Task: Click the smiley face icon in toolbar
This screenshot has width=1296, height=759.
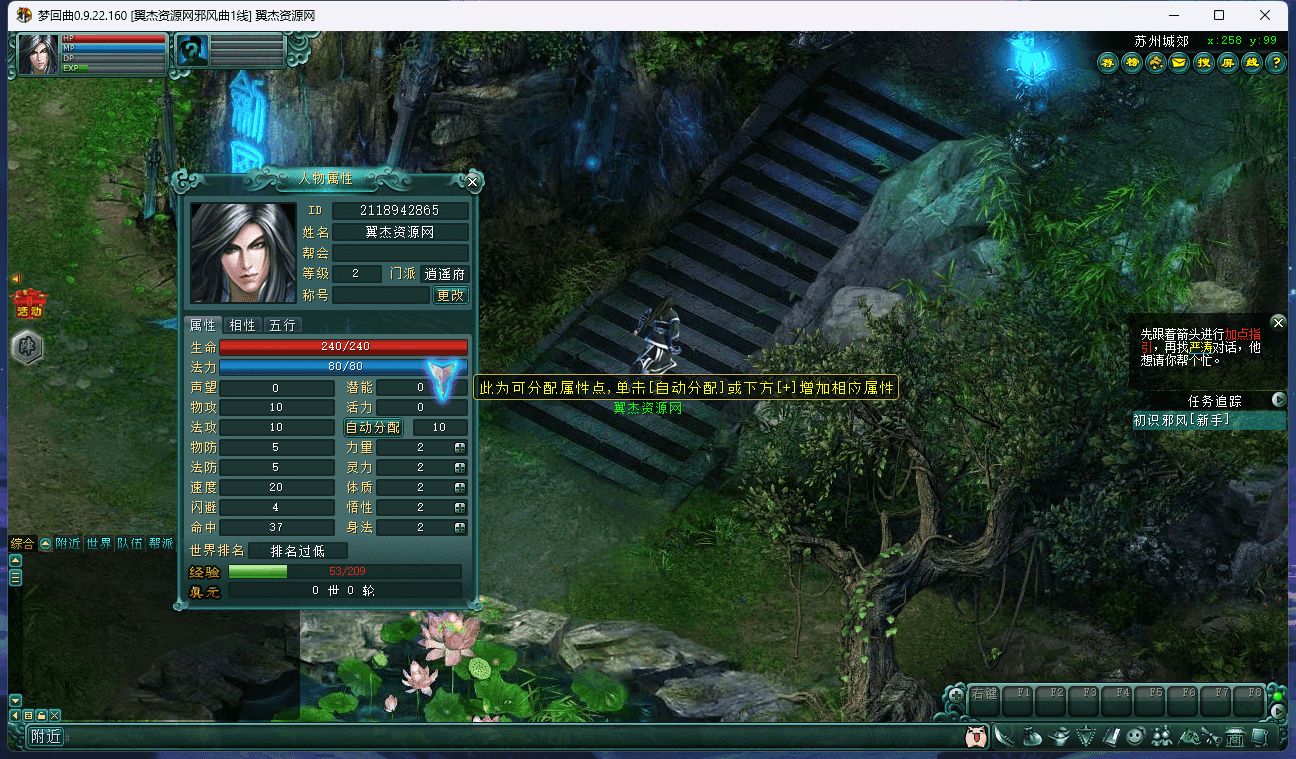Action: tap(1135, 737)
